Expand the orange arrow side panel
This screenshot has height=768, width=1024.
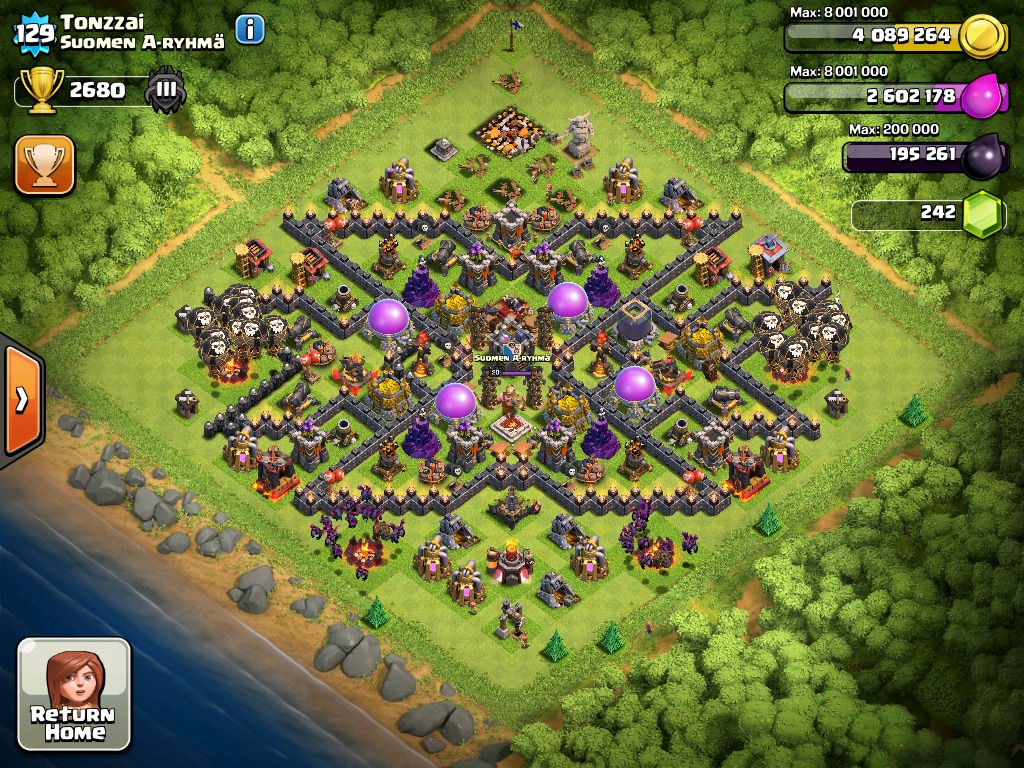pyautogui.click(x=21, y=399)
